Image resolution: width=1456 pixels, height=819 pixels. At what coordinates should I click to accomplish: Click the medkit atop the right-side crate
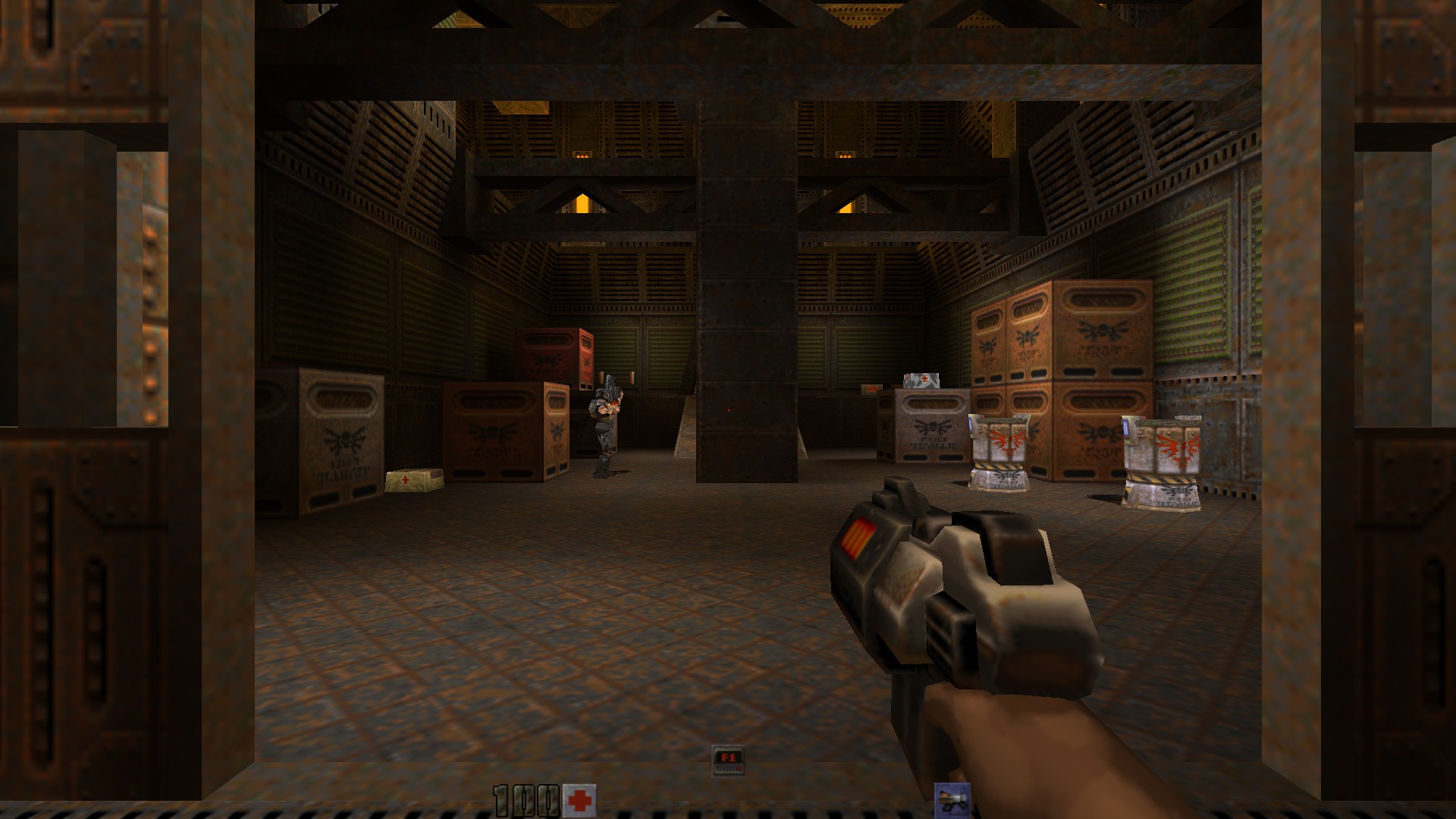922,379
